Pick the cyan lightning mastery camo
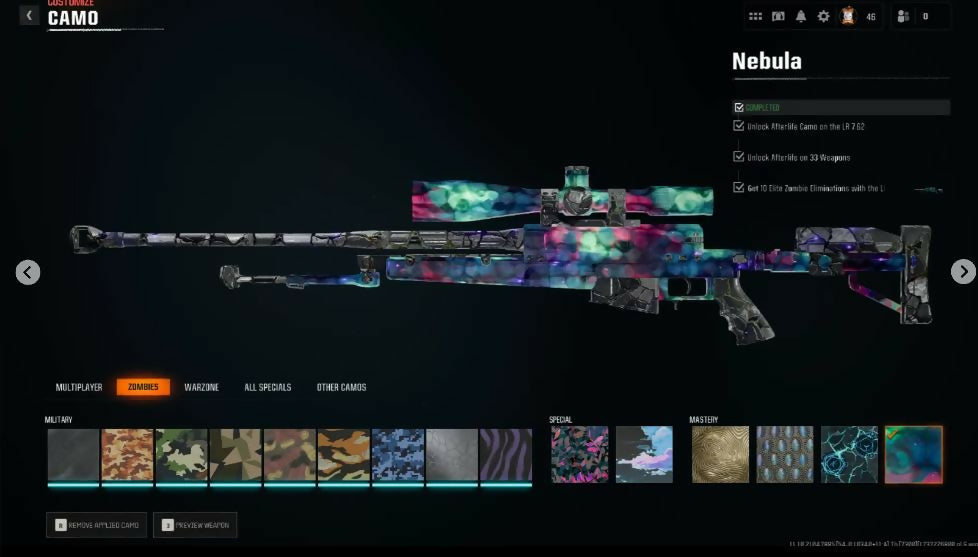Image resolution: width=978 pixels, height=557 pixels. coord(849,455)
